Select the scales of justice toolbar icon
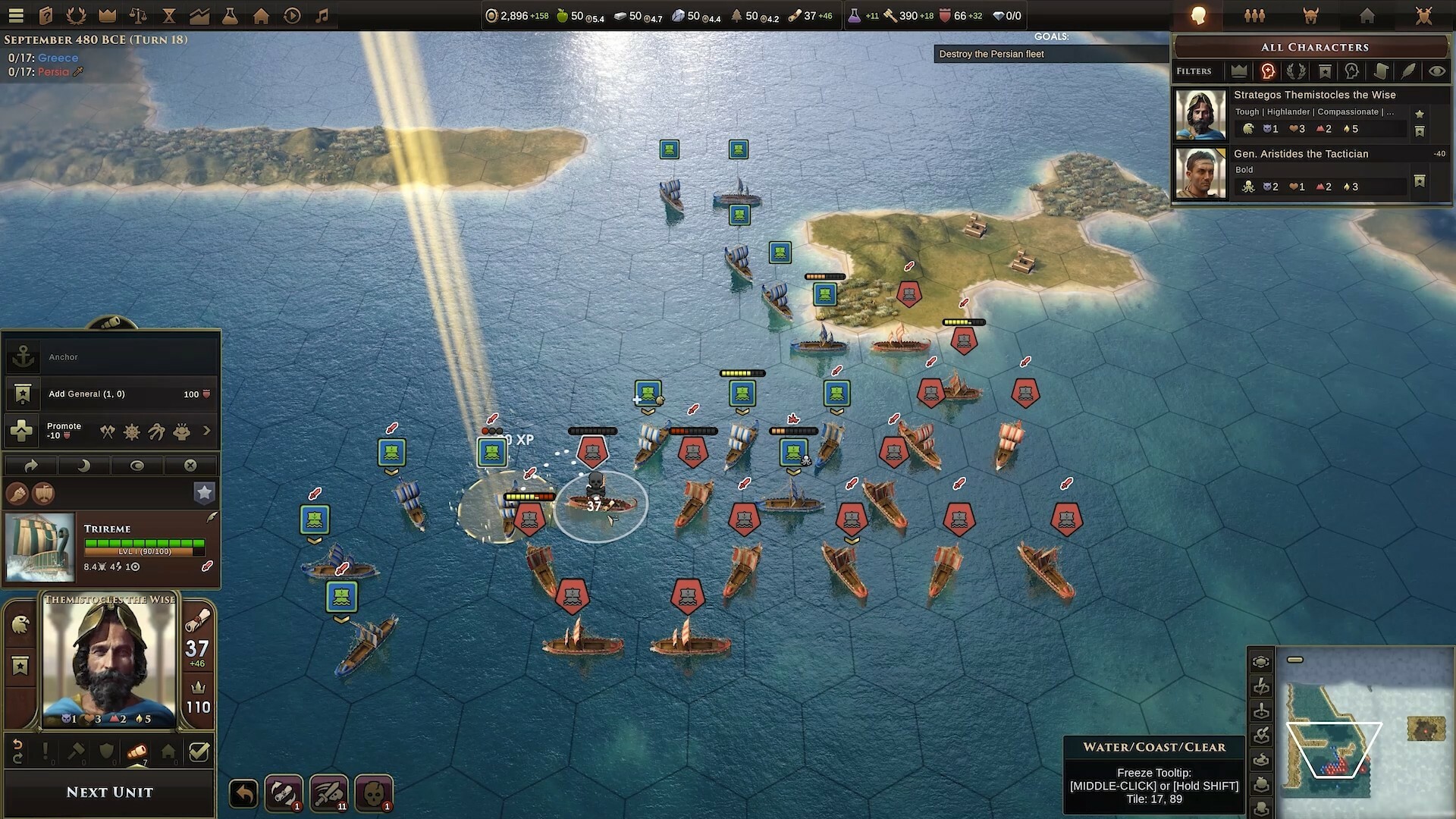Screen dimensions: 1456x819 (138, 15)
